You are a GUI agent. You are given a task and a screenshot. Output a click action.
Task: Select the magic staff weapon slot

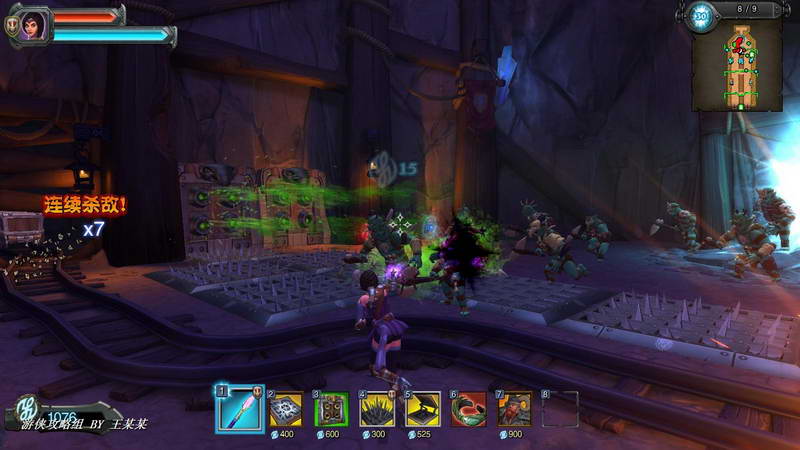click(x=240, y=409)
